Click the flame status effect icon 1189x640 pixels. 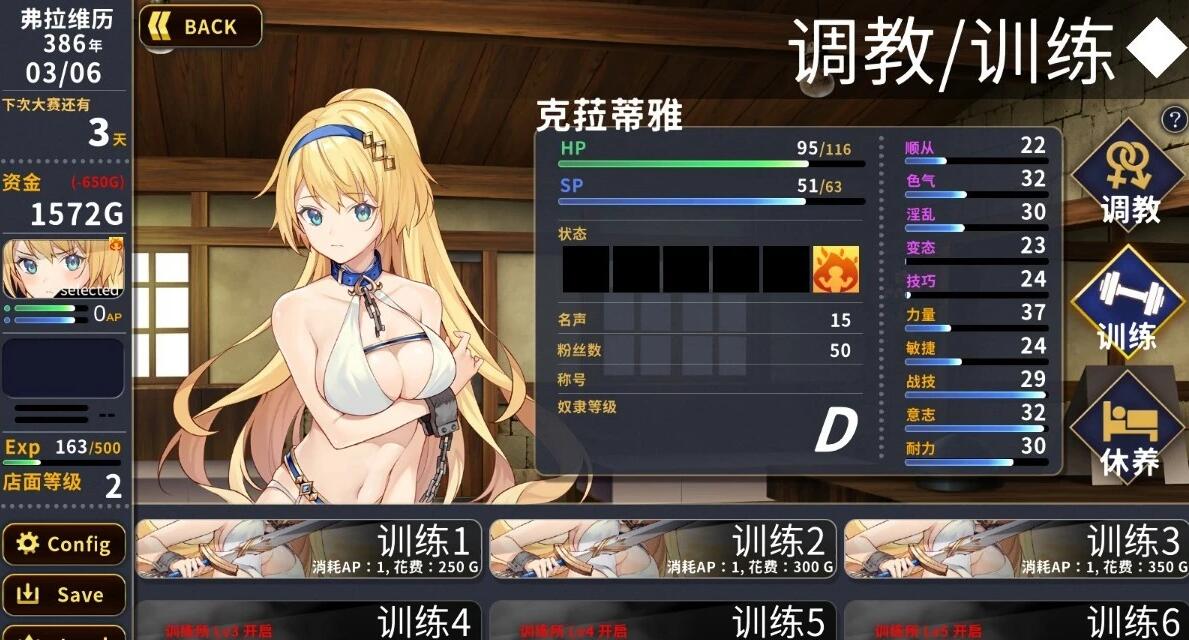(835, 269)
